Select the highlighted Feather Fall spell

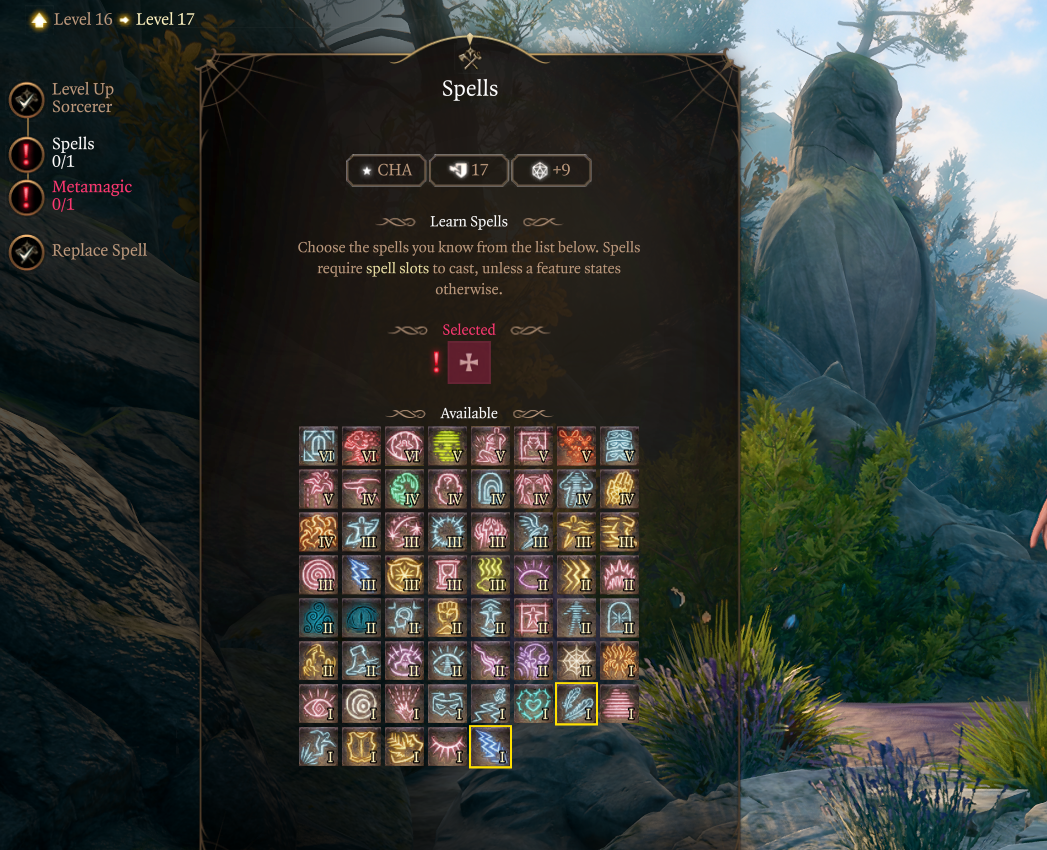(576, 704)
